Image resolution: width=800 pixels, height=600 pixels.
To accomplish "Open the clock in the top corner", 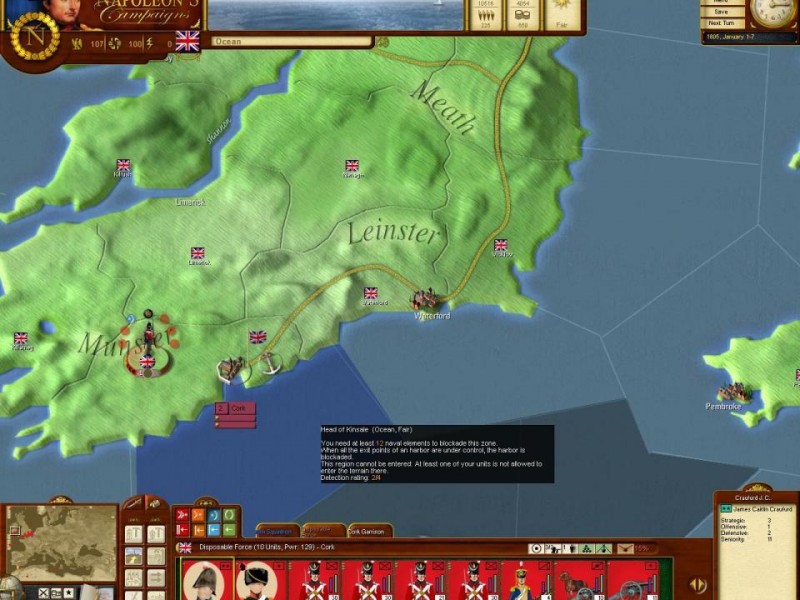I will (772, 13).
